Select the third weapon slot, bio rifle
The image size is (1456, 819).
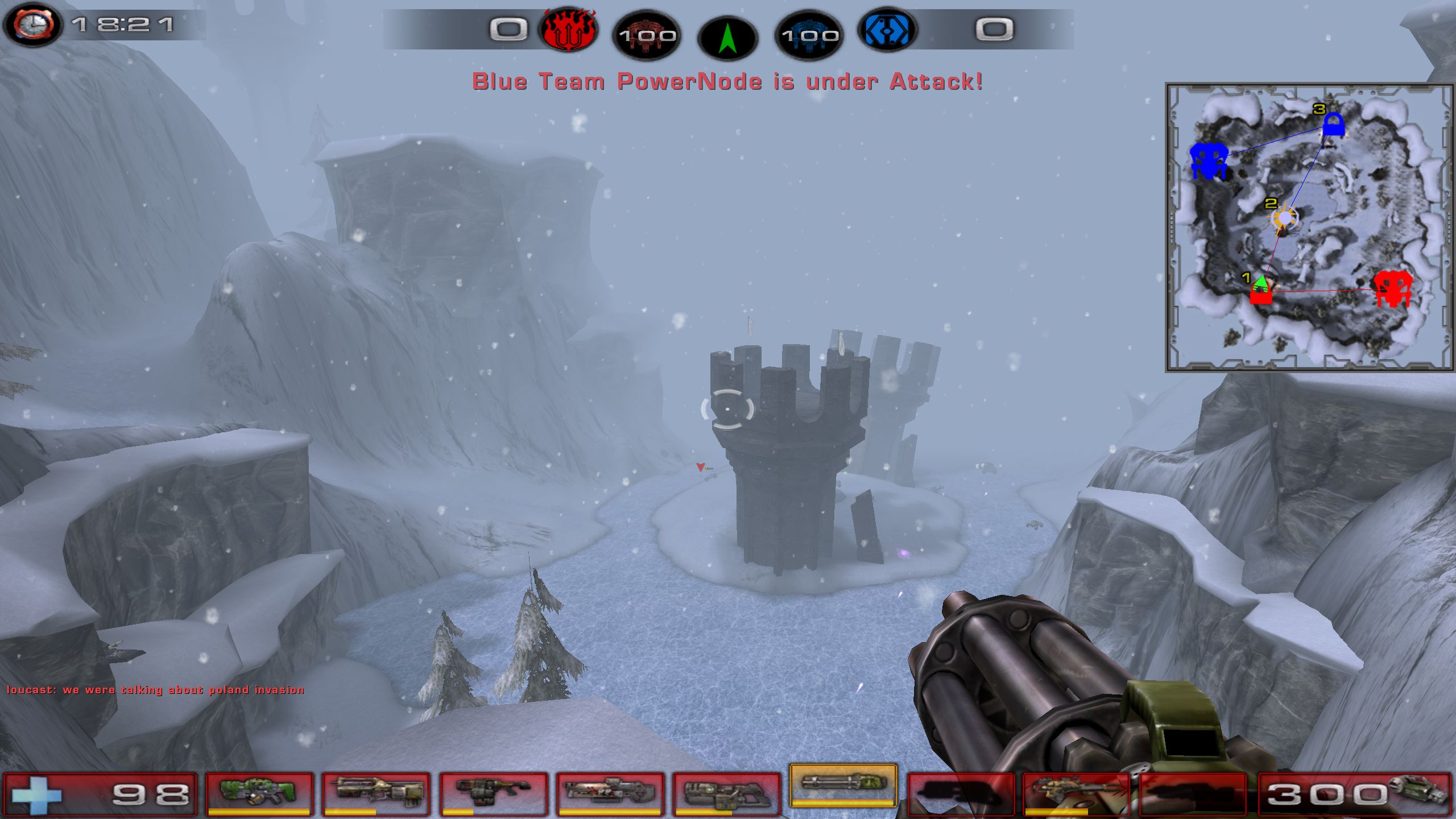coord(493,793)
